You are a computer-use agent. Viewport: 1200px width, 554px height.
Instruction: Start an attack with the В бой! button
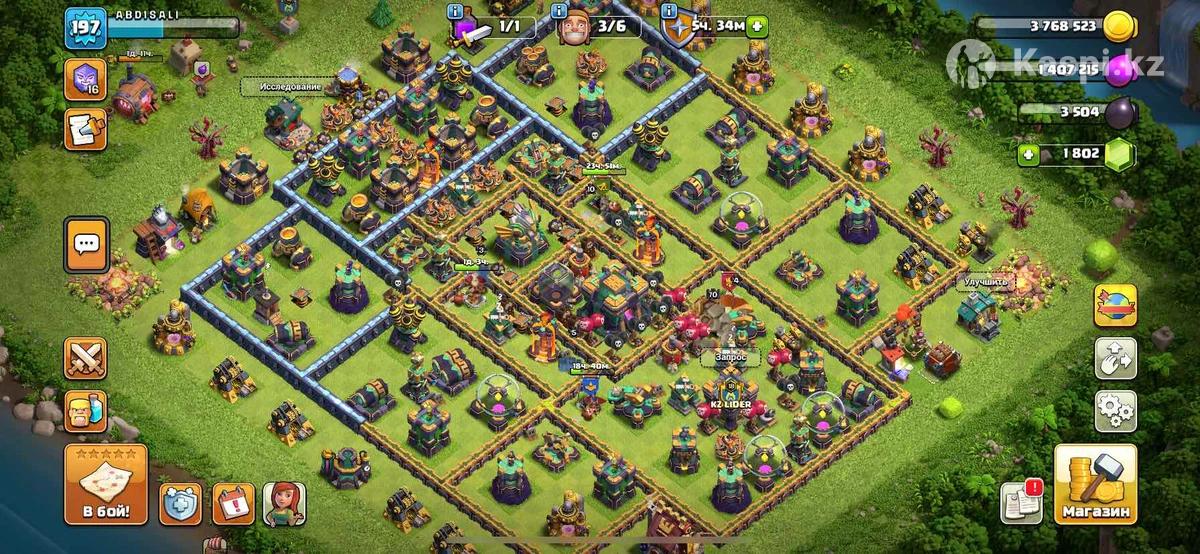point(106,485)
